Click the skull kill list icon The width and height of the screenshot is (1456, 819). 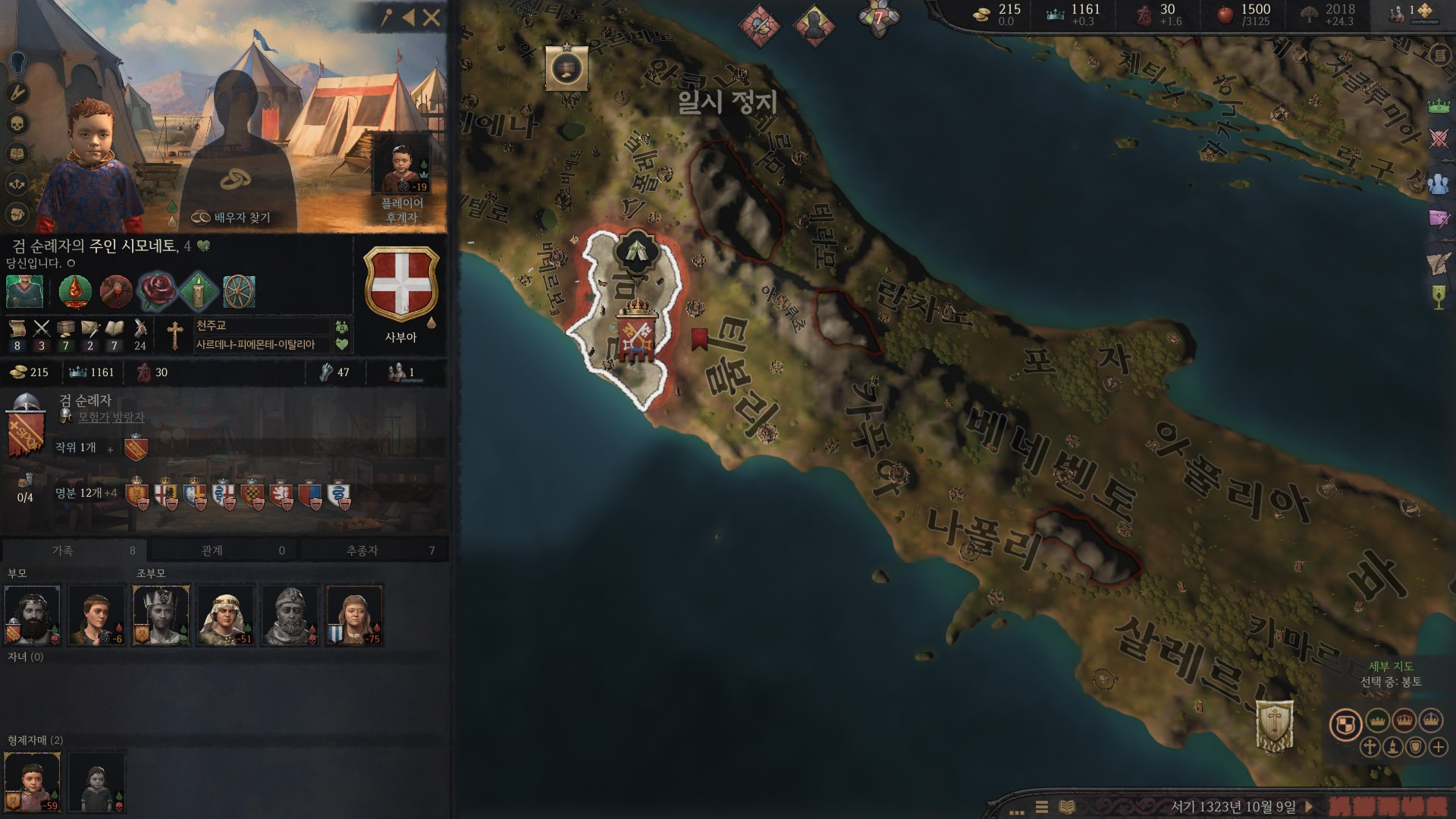click(17, 123)
